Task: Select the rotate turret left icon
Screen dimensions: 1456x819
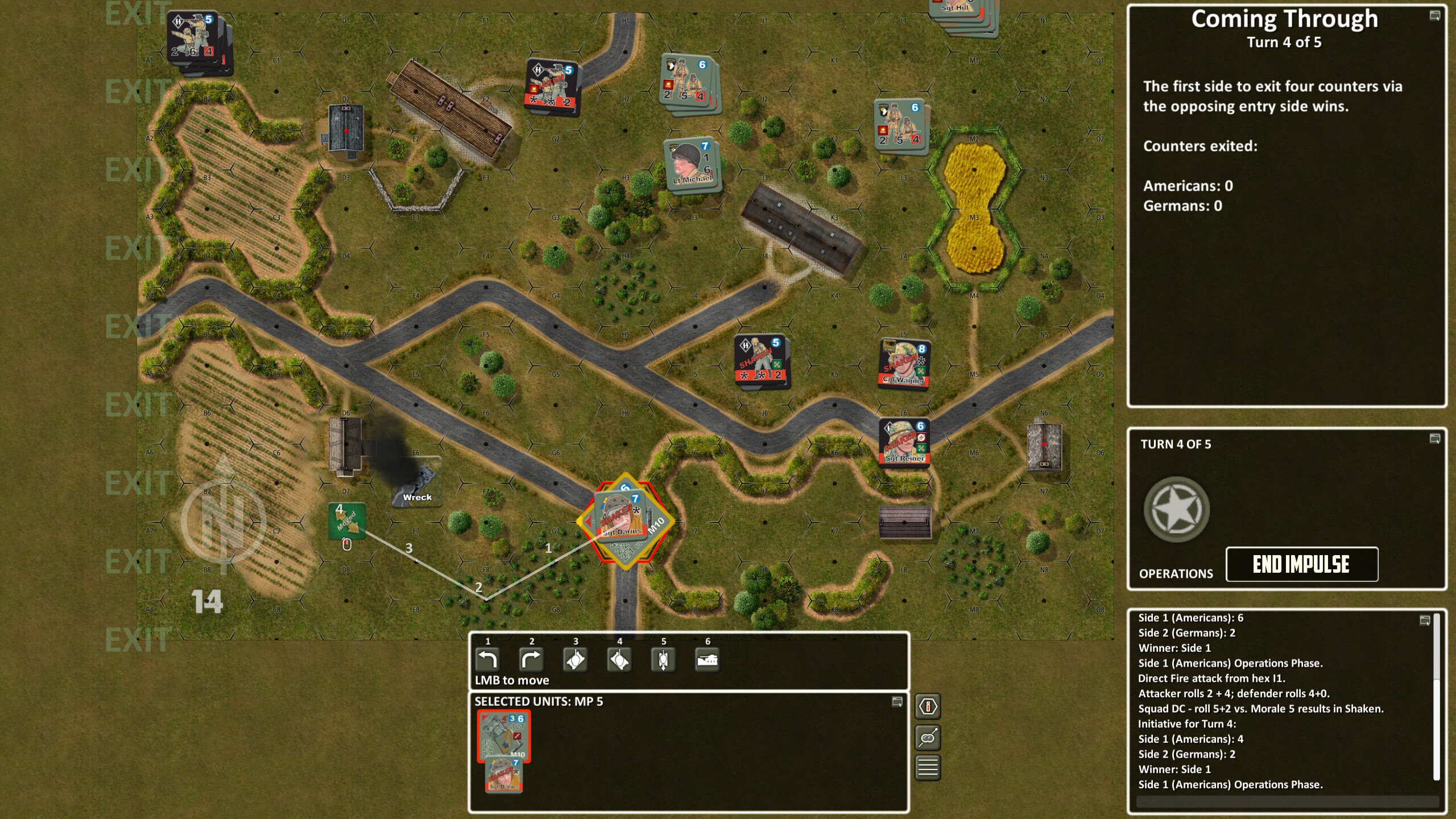Action: [576, 660]
